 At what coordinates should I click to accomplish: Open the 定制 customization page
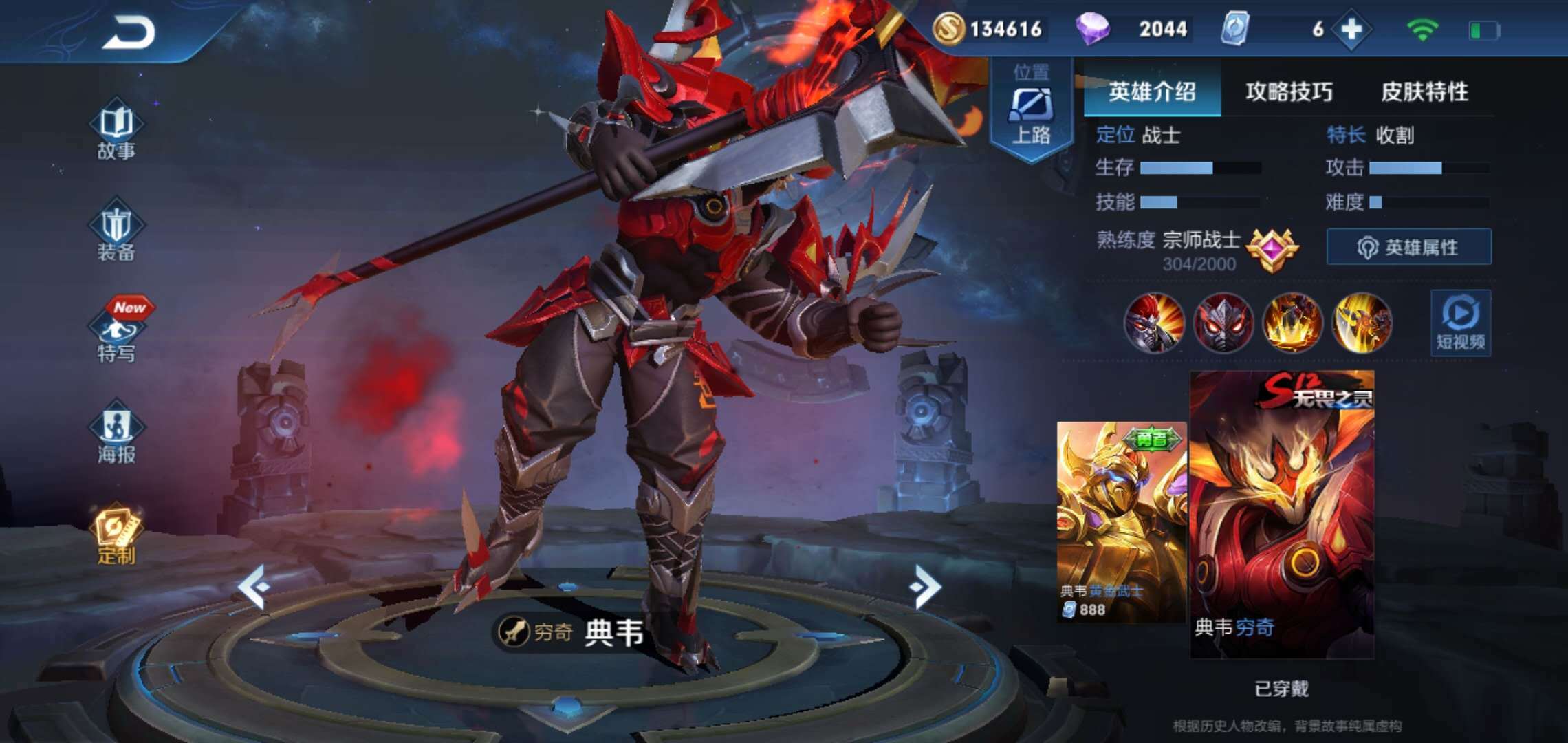(116, 535)
